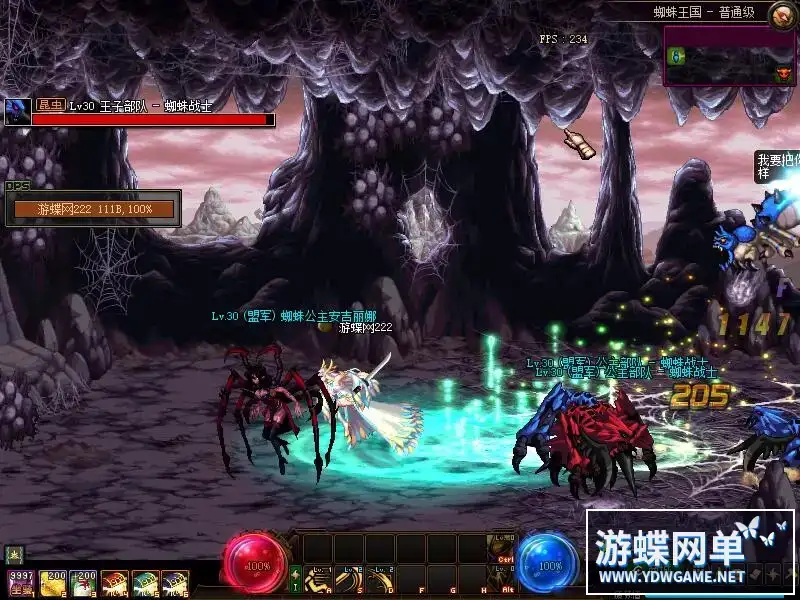Click the round compass button above the minimap
The height and width of the screenshot is (600, 800).
(x=783, y=13)
